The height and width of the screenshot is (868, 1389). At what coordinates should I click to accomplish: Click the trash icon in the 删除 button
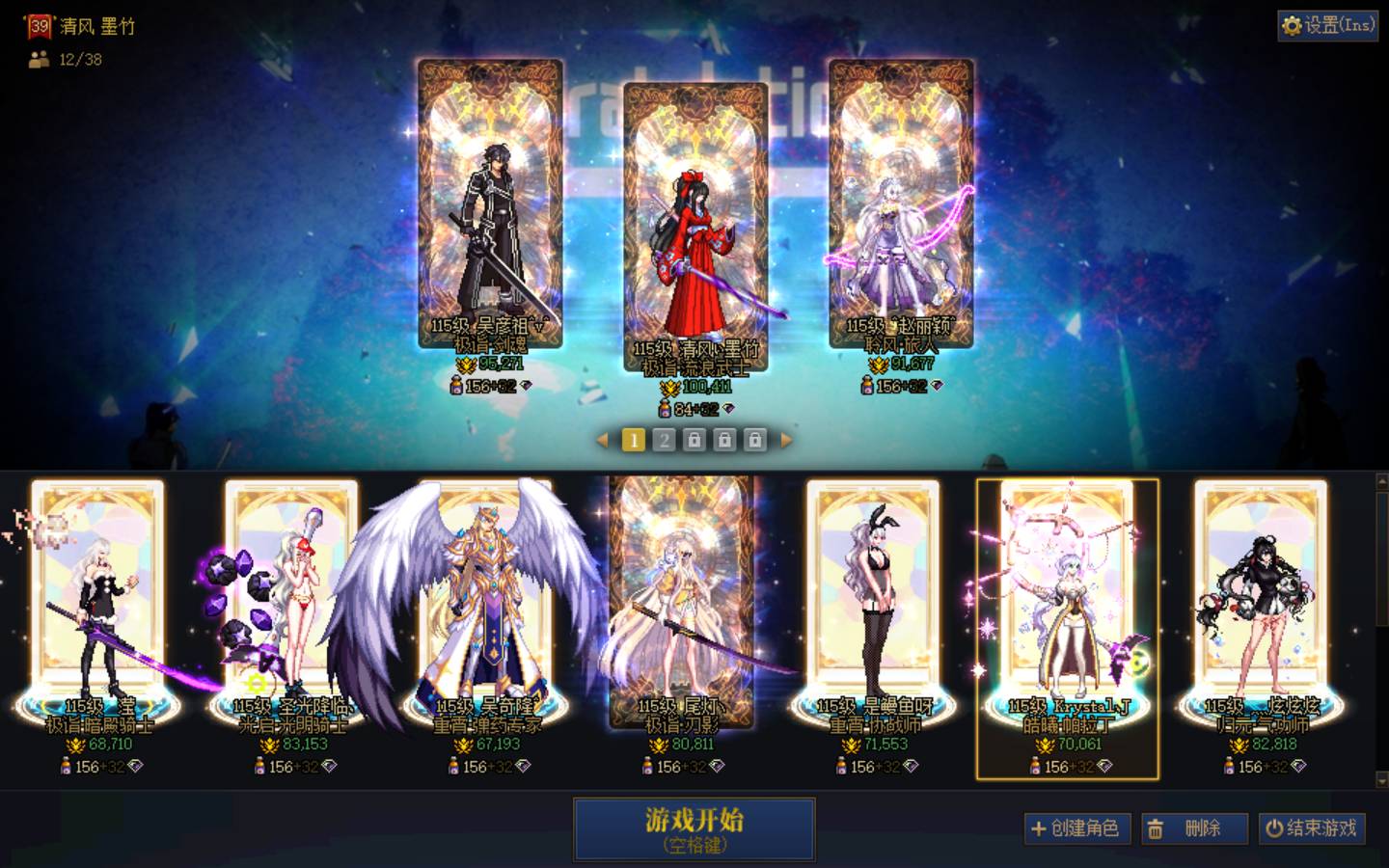point(1156,827)
